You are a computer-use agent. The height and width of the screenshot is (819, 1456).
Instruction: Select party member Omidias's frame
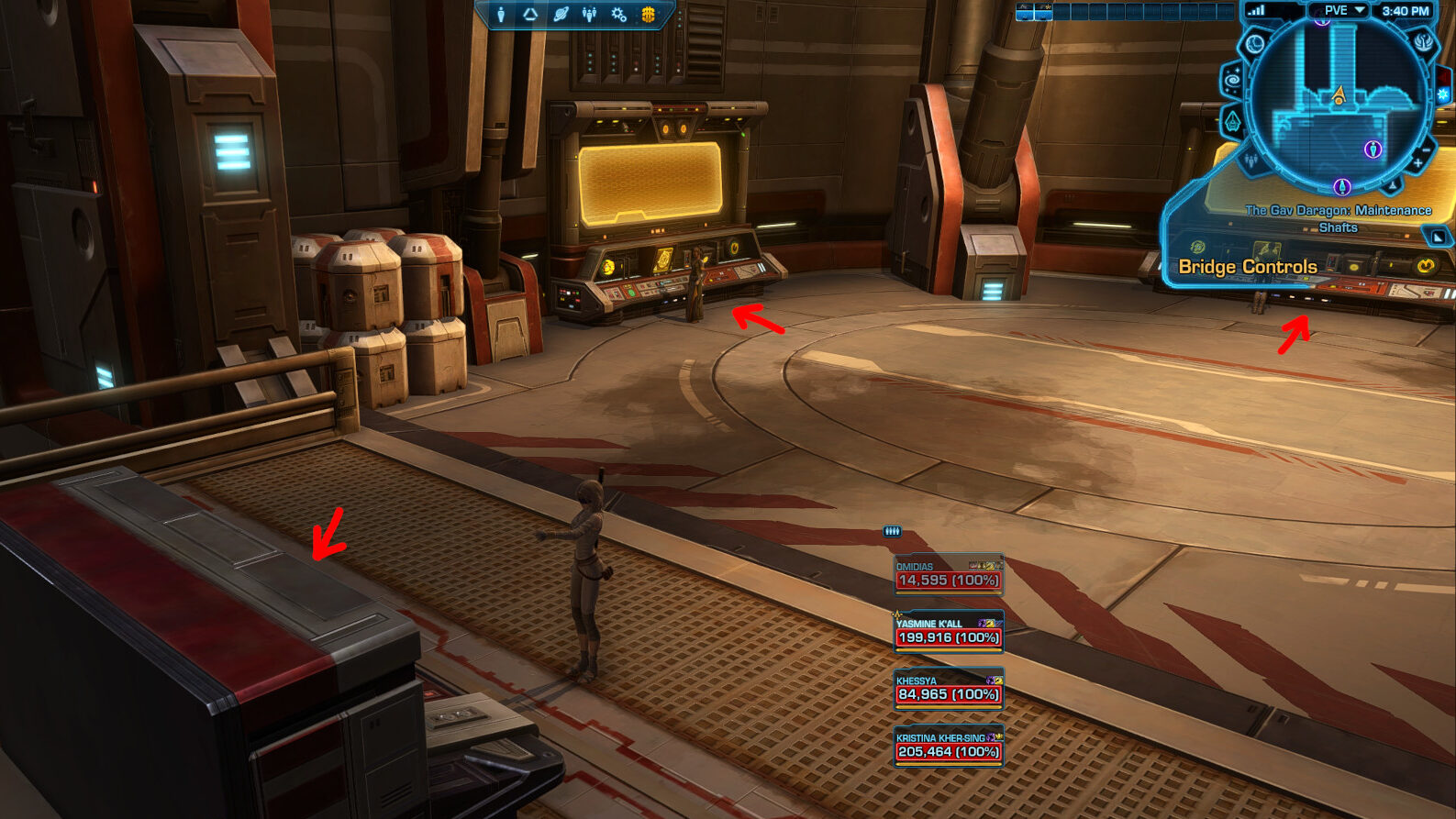click(x=949, y=575)
